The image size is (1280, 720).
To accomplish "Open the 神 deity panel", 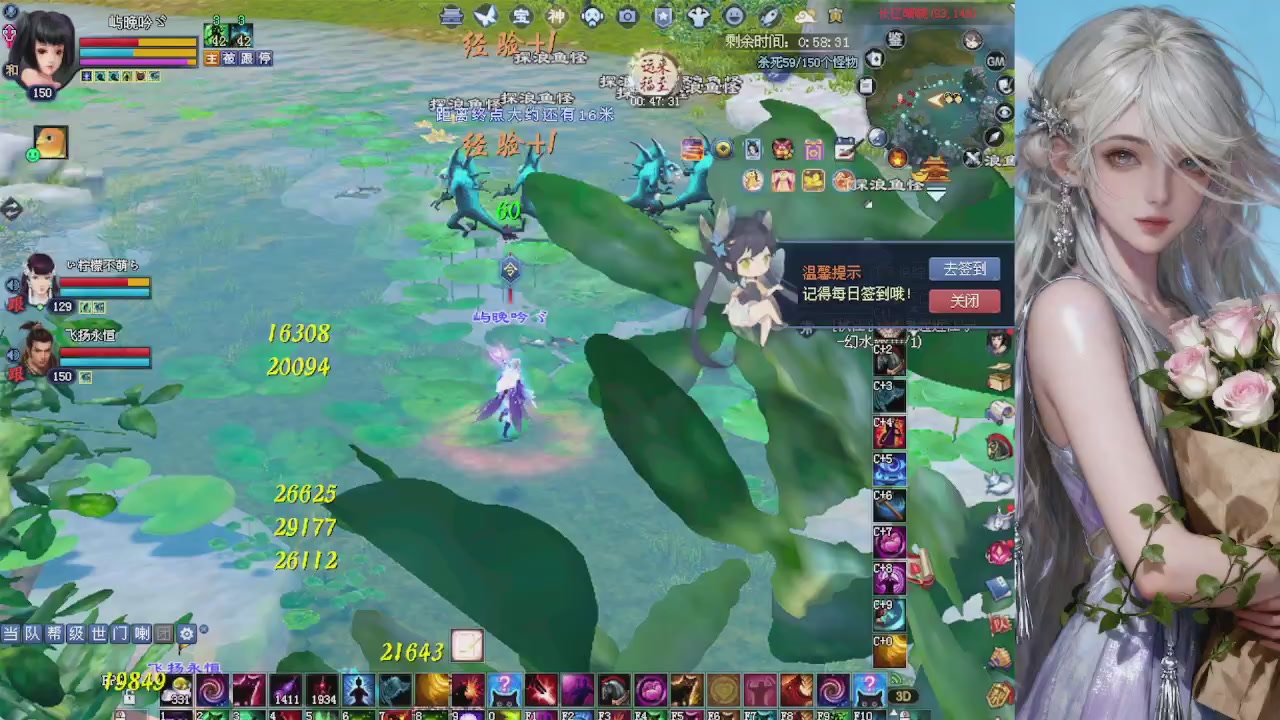I will 555,16.
